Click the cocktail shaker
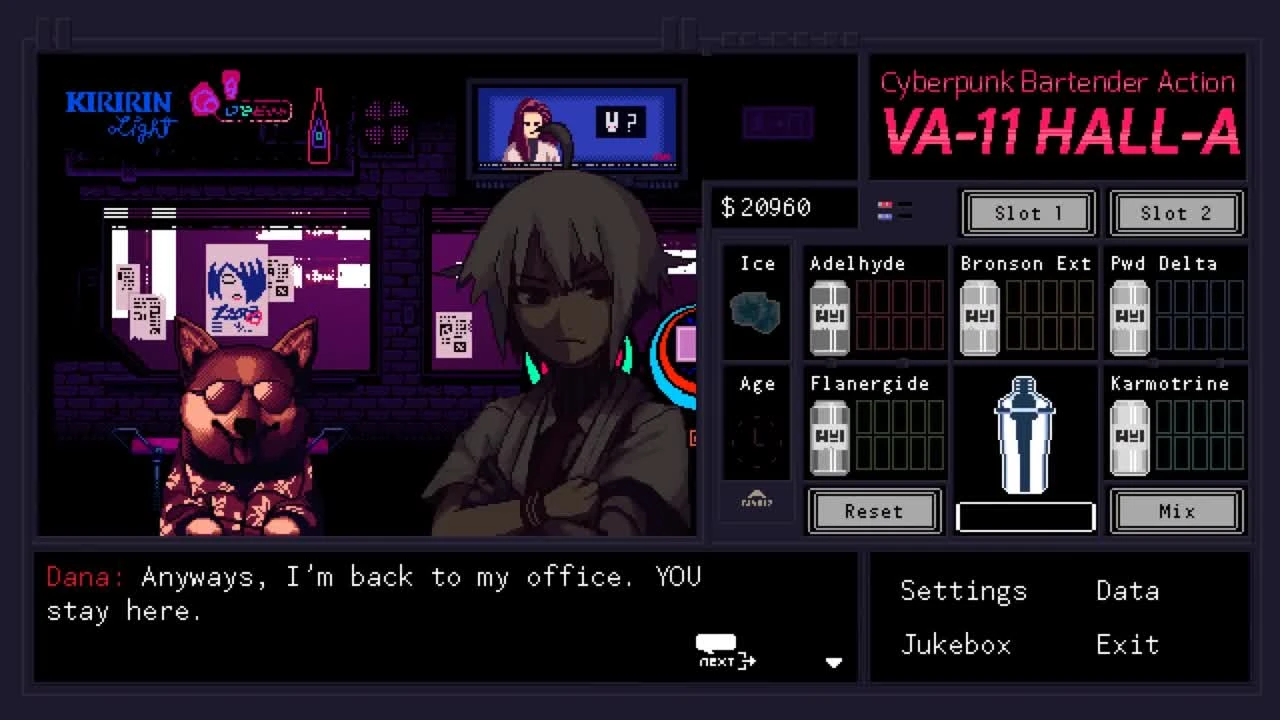1280x720 pixels. [1024, 435]
